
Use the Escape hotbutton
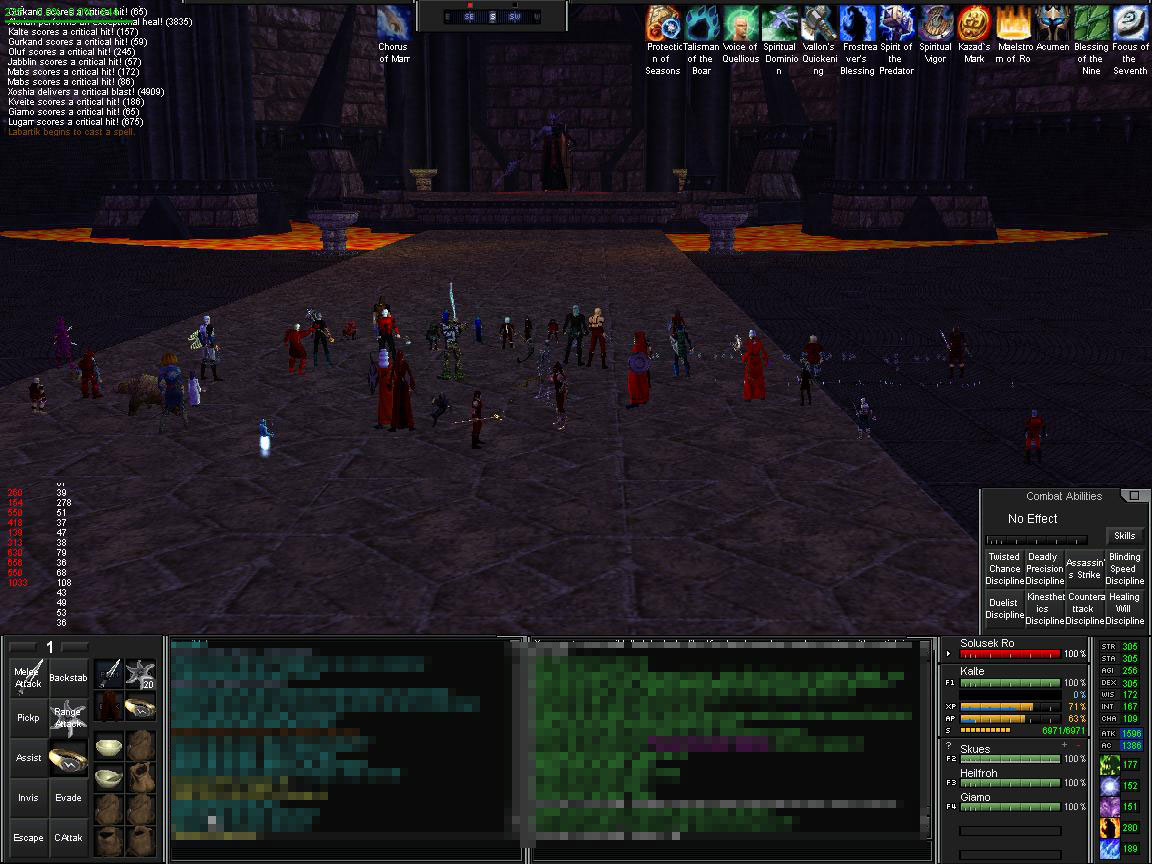pyautogui.click(x=29, y=837)
